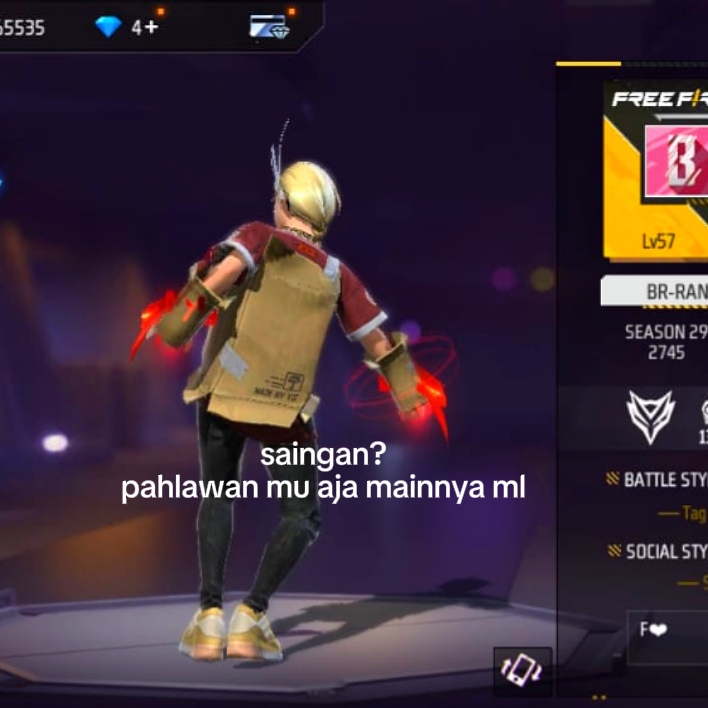708x708 pixels.
Task: Add diamonds with the plus button
Action: click(x=151, y=27)
